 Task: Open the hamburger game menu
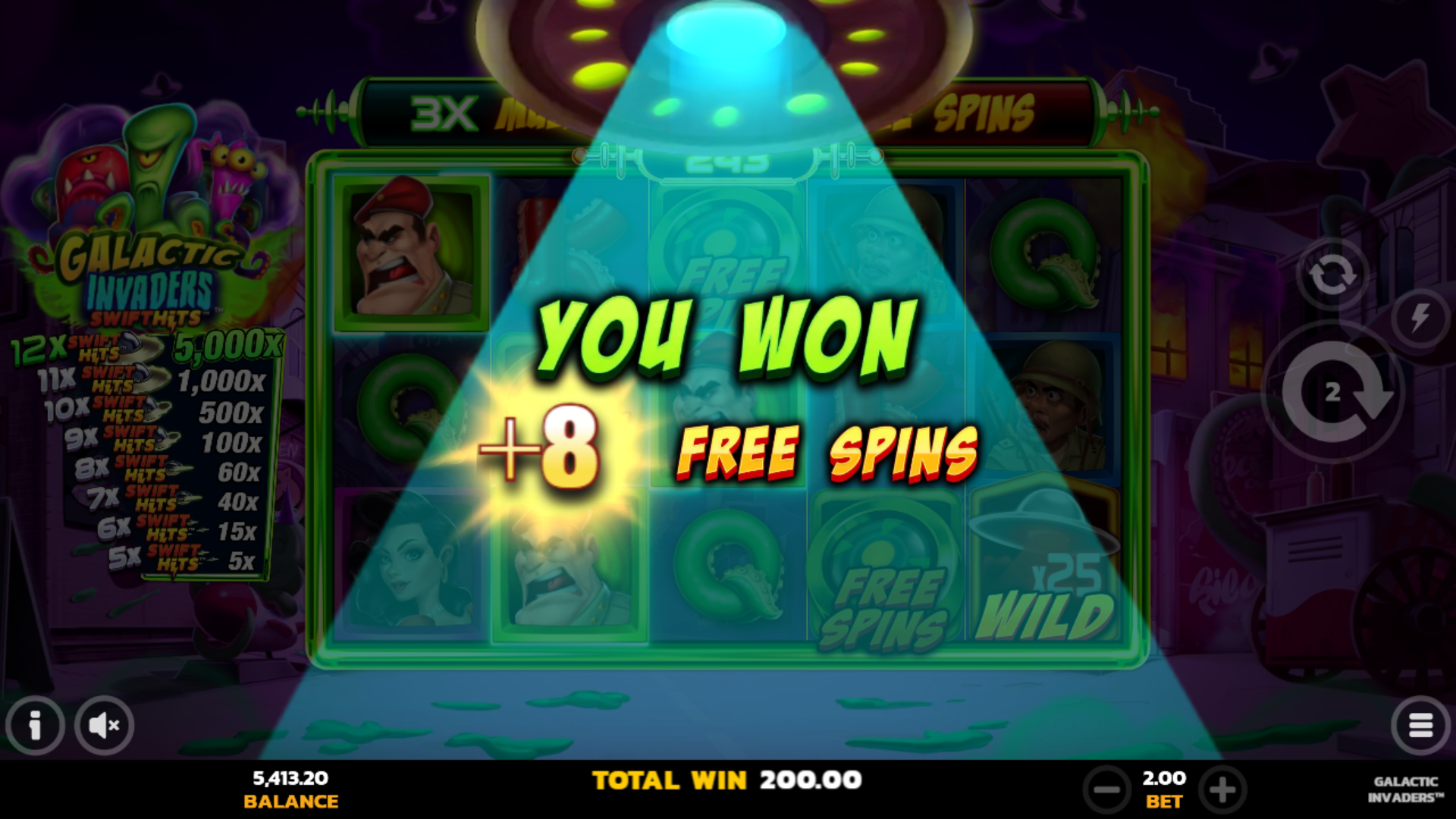point(1423,726)
